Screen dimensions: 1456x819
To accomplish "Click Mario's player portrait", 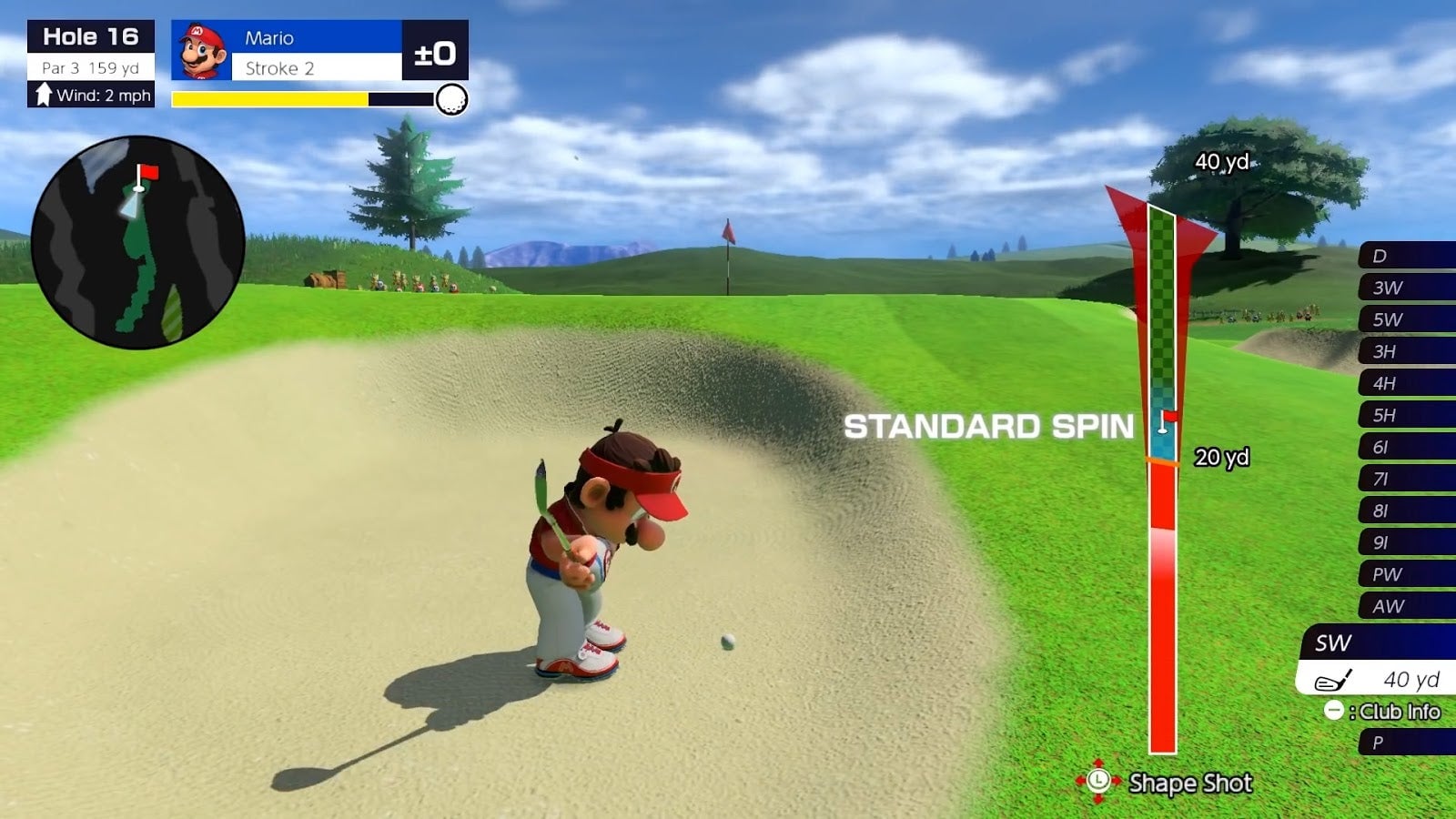I will pos(202,51).
